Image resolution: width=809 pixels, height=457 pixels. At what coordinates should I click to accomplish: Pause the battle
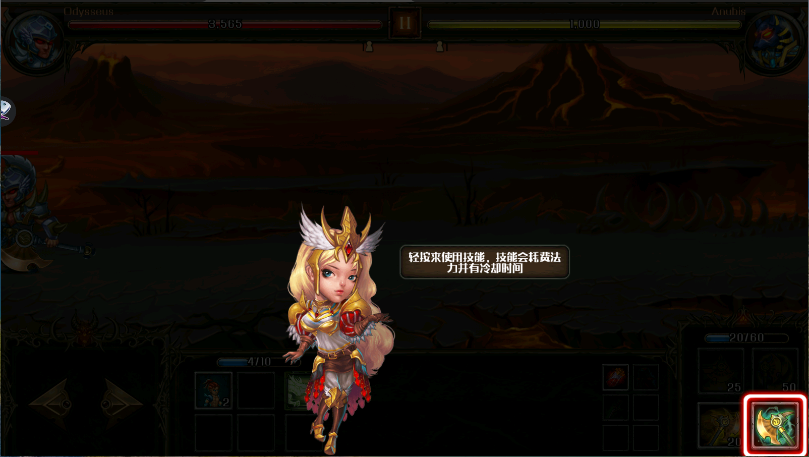405,23
